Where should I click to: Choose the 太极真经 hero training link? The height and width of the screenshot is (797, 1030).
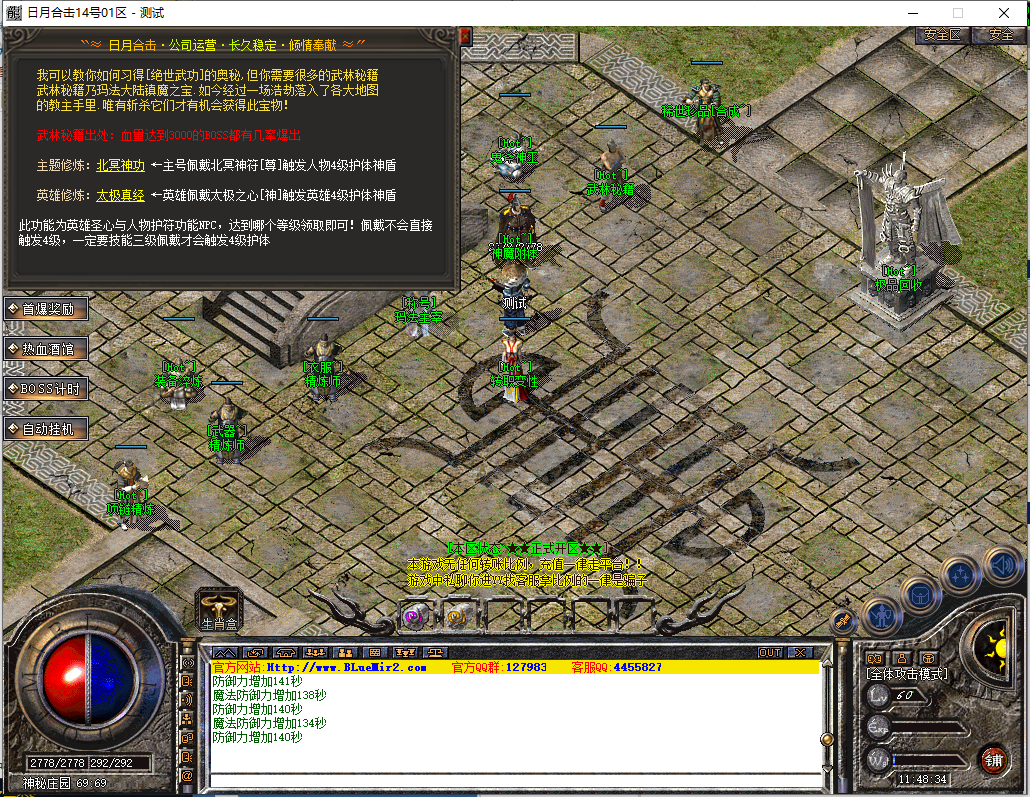120,195
